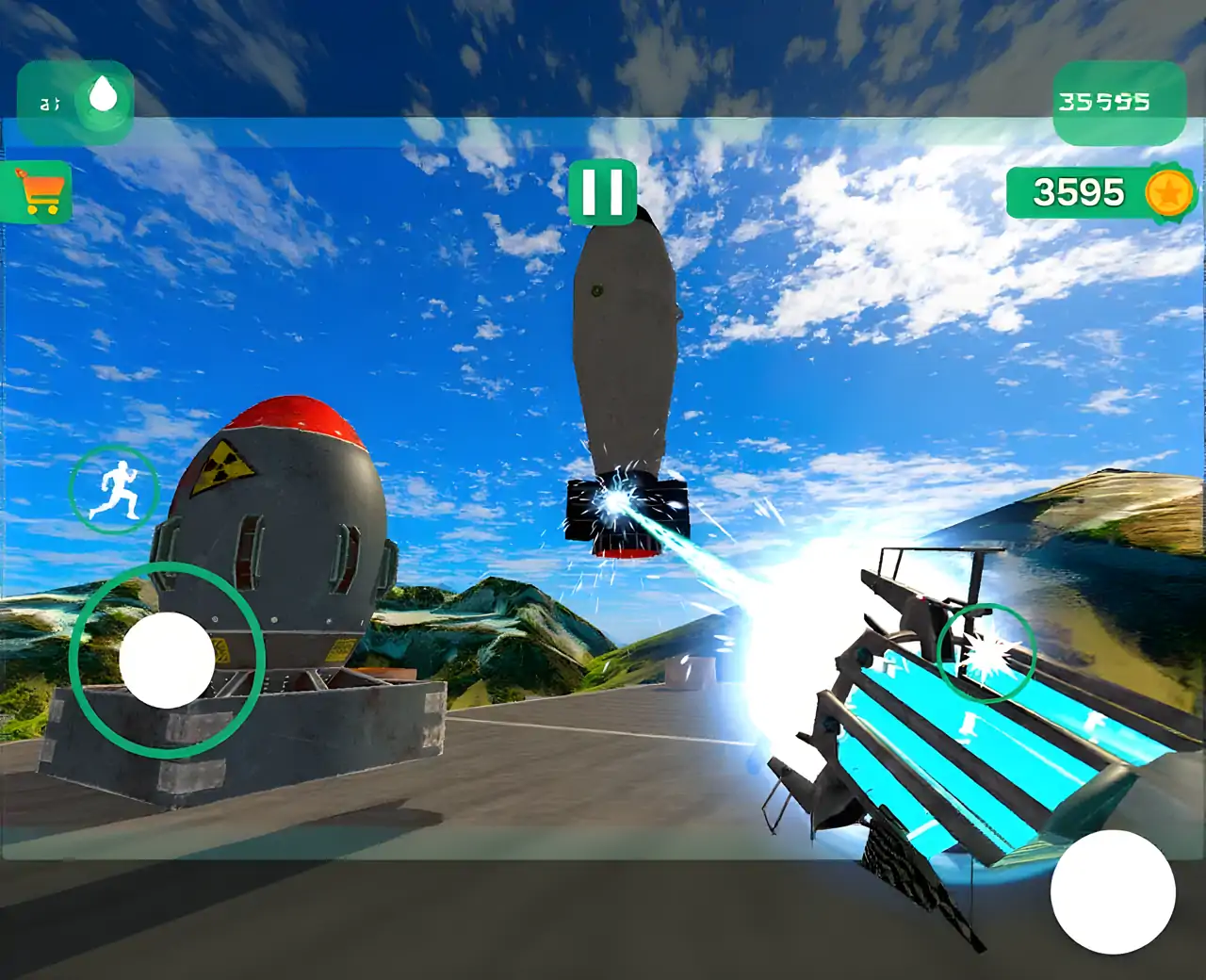This screenshot has height=980, width=1206.
Task: Tap the white movement joystick knob
Action: (x=167, y=660)
